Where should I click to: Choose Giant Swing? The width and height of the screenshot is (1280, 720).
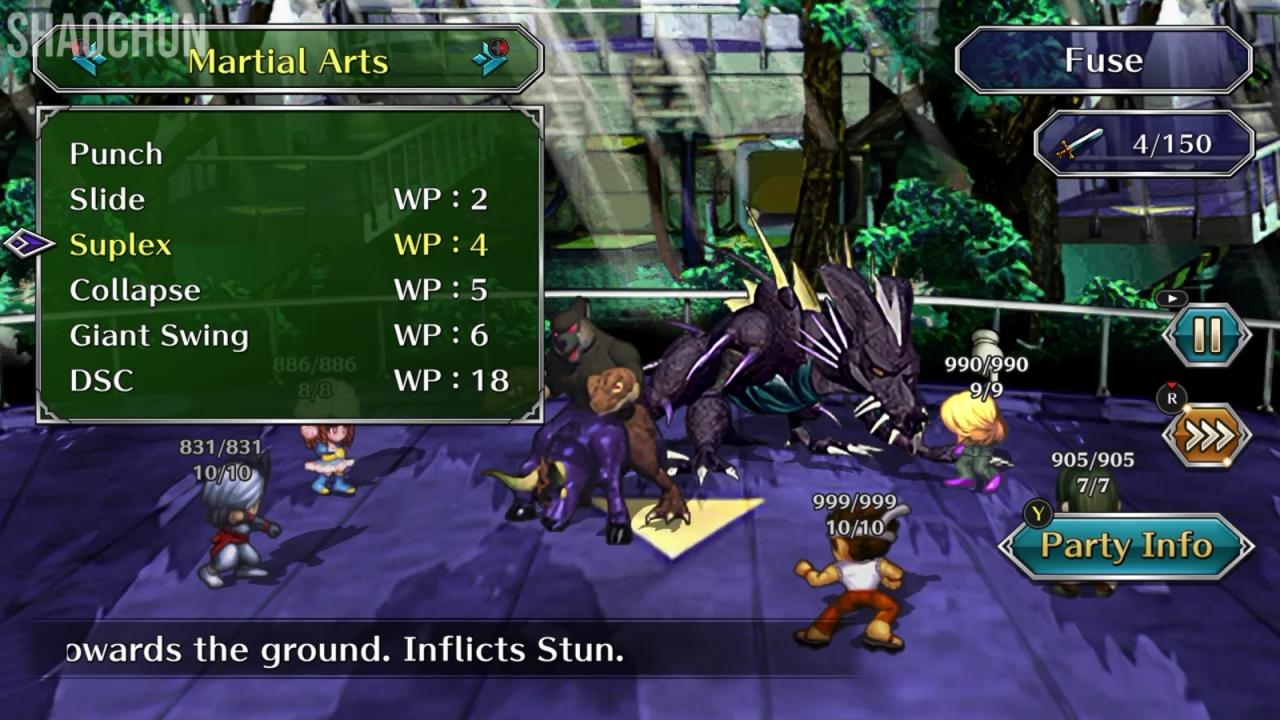[x=159, y=335]
